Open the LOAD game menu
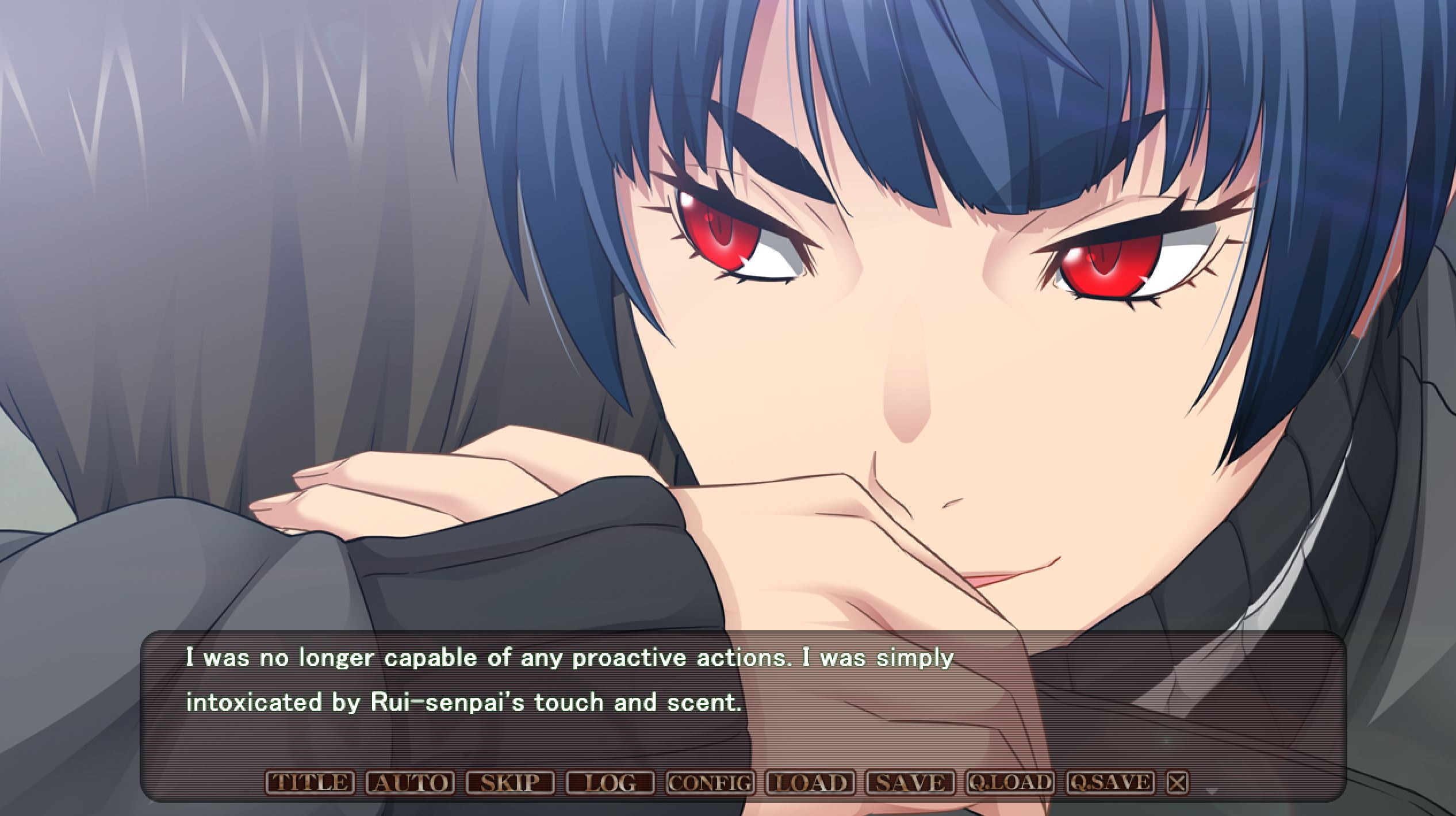The height and width of the screenshot is (816, 1456). tap(810, 782)
